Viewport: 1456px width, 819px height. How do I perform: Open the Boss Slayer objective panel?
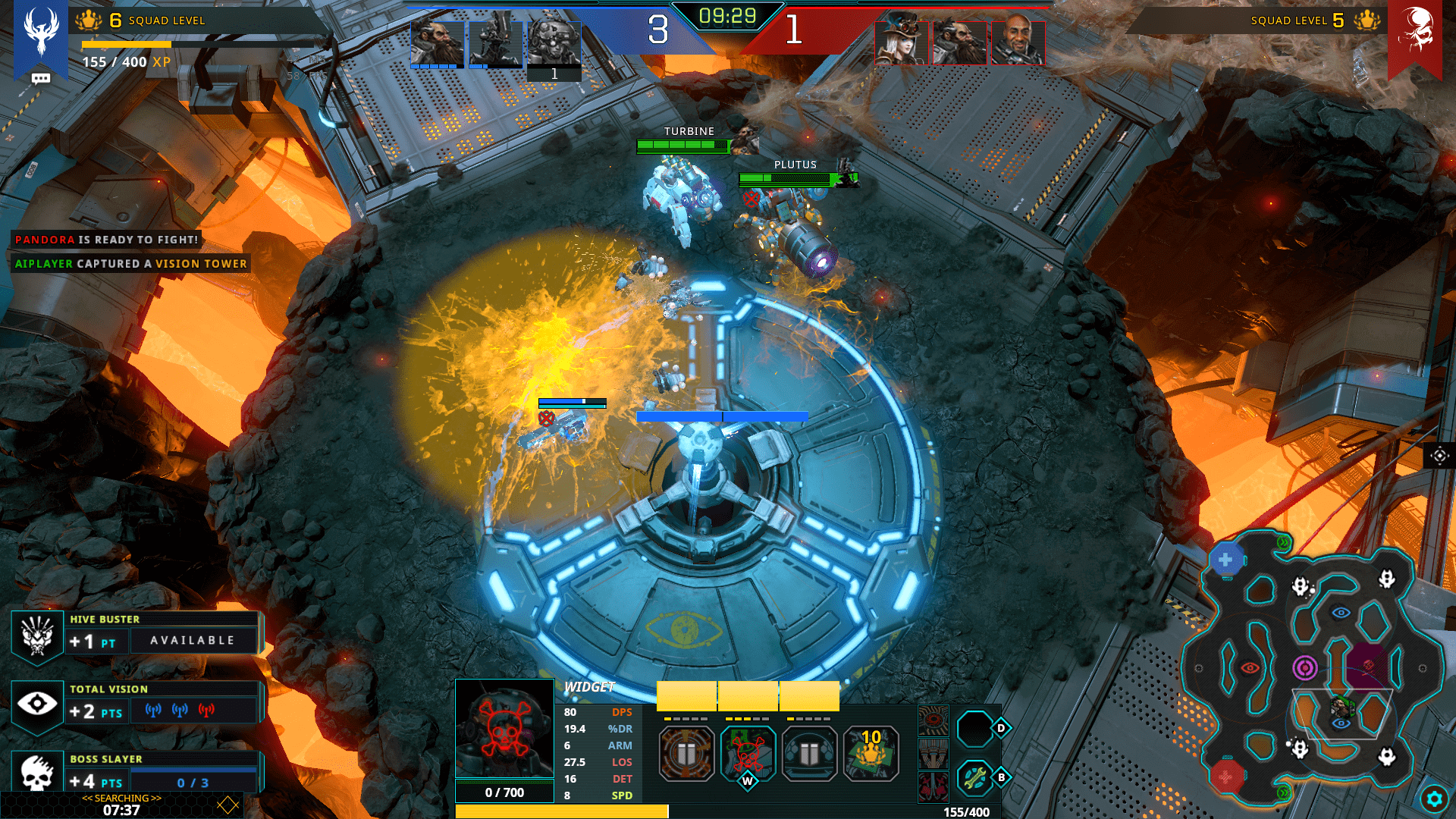[x=136, y=773]
